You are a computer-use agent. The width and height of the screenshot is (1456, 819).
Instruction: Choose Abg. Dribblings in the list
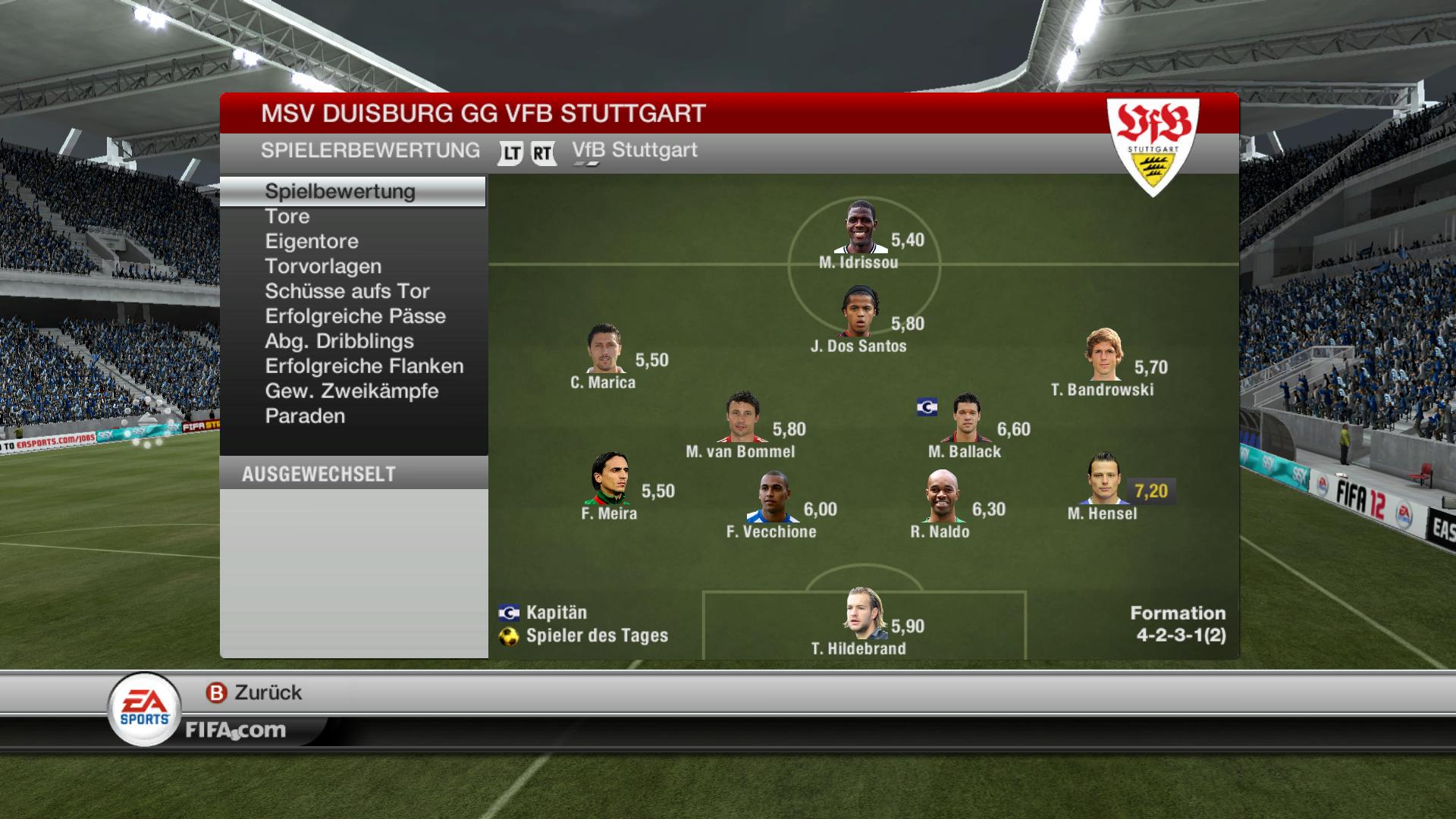tap(339, 341)
